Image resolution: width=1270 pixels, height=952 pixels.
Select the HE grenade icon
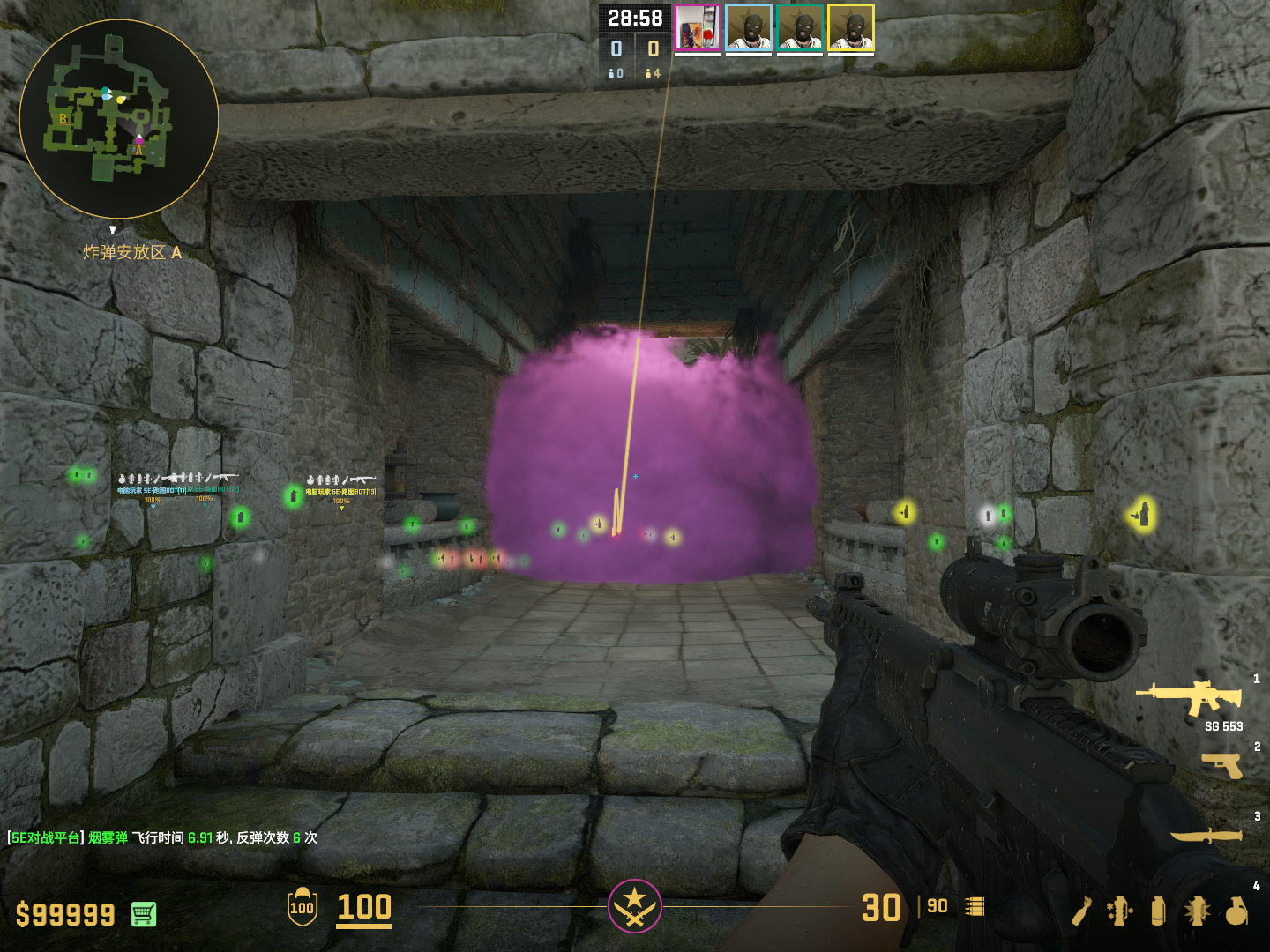coord(1236,911)
